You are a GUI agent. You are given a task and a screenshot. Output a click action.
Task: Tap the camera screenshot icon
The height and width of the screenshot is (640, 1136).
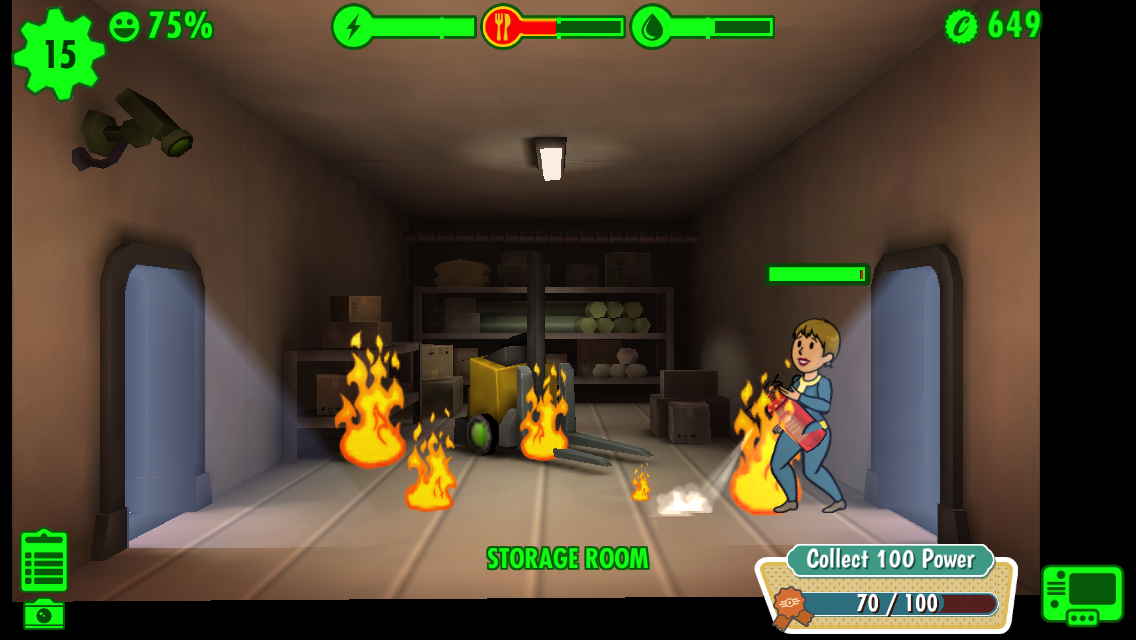(x=44, y=614)
